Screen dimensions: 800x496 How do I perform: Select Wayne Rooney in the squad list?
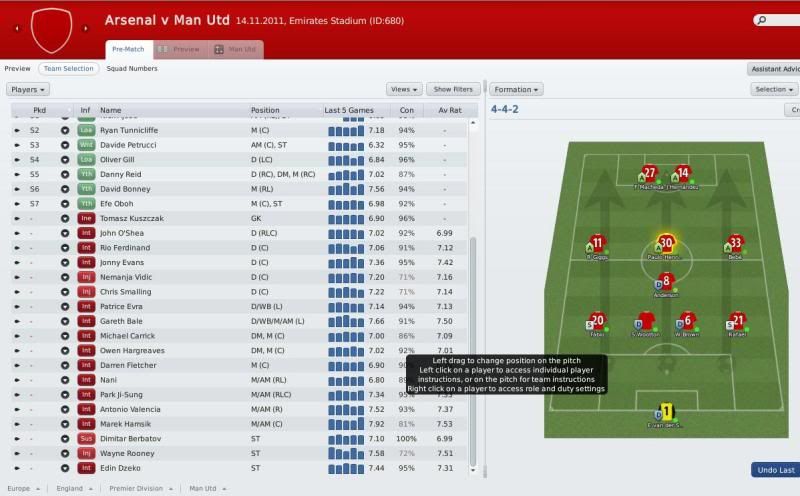125,453
